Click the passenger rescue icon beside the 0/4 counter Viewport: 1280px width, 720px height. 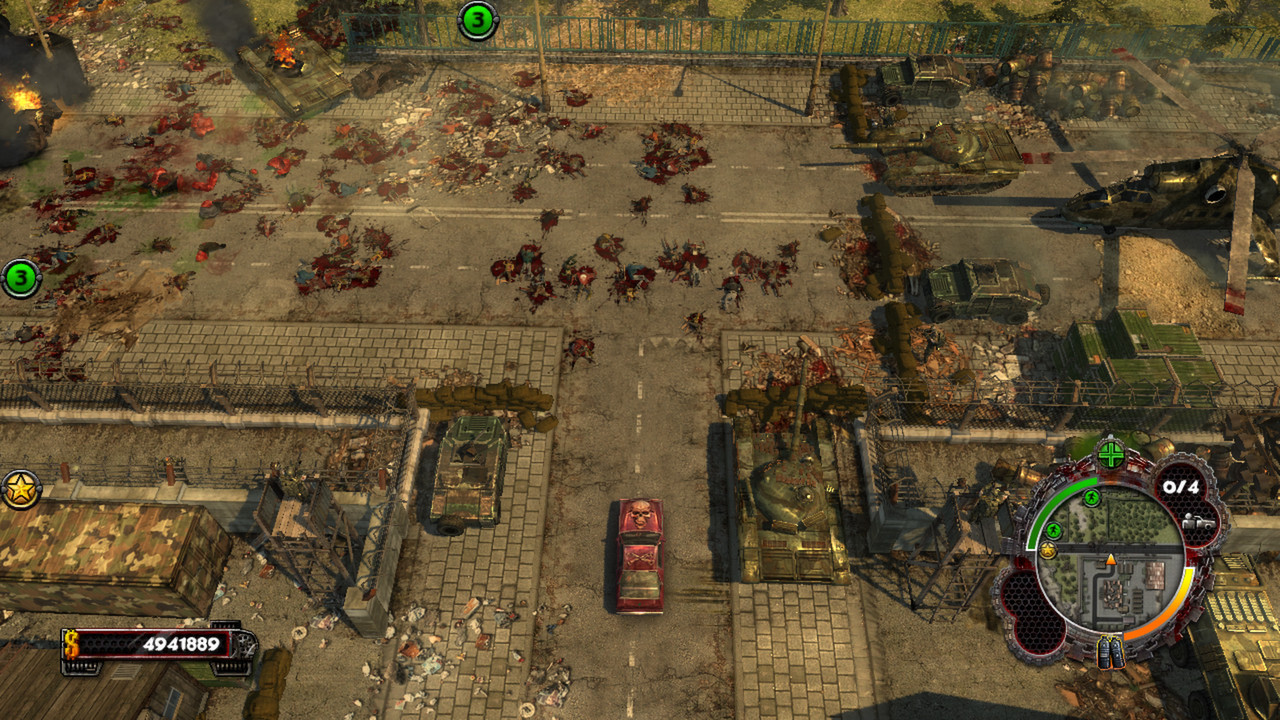[x=1198, y=524]
